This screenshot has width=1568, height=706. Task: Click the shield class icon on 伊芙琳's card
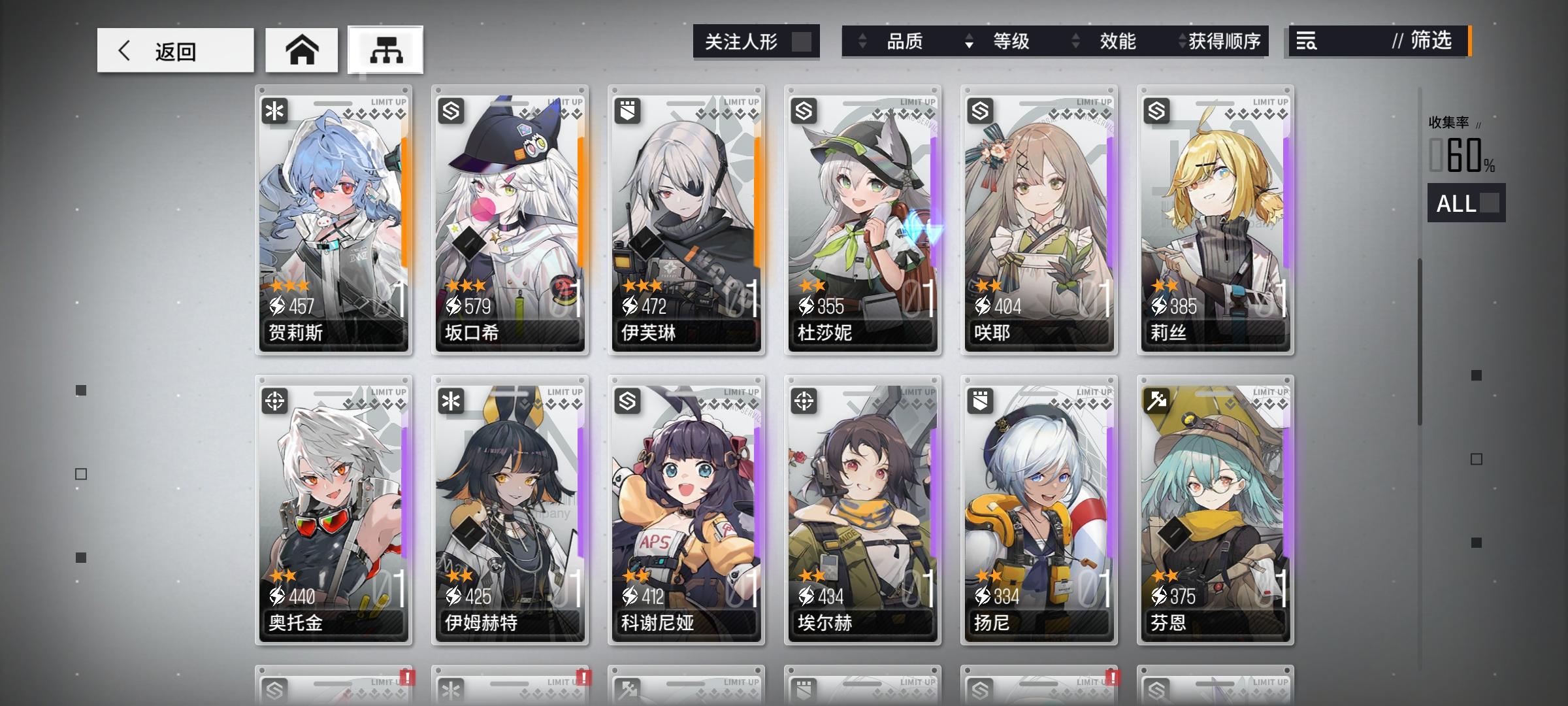click(x=628, y=110)
